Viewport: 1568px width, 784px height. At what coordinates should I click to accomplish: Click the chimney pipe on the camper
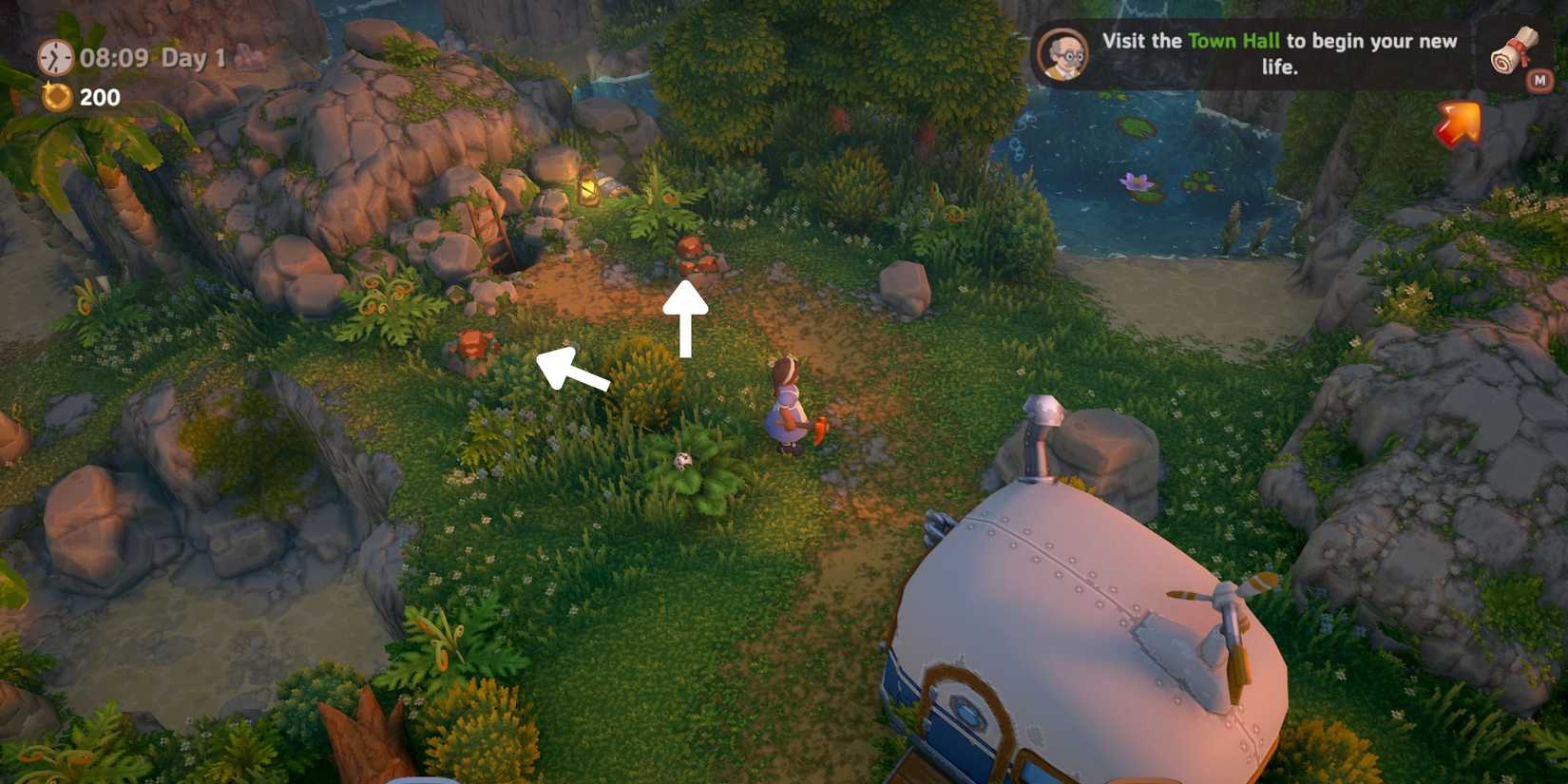pos(1039,432)
